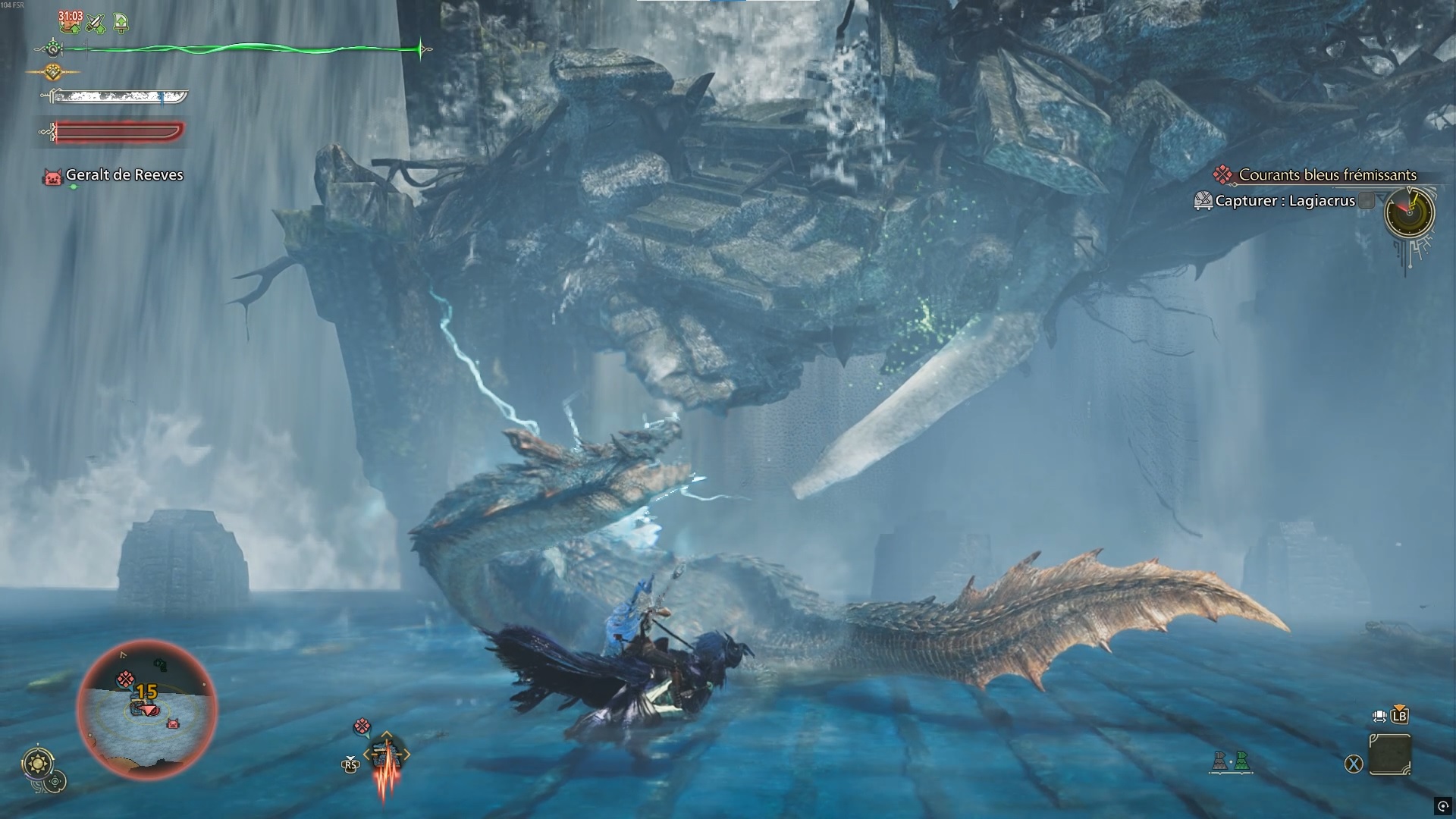Select the demondrug timer icon with 31:03
Viewport: 1456px width, 819px height.
pos(70,24)
